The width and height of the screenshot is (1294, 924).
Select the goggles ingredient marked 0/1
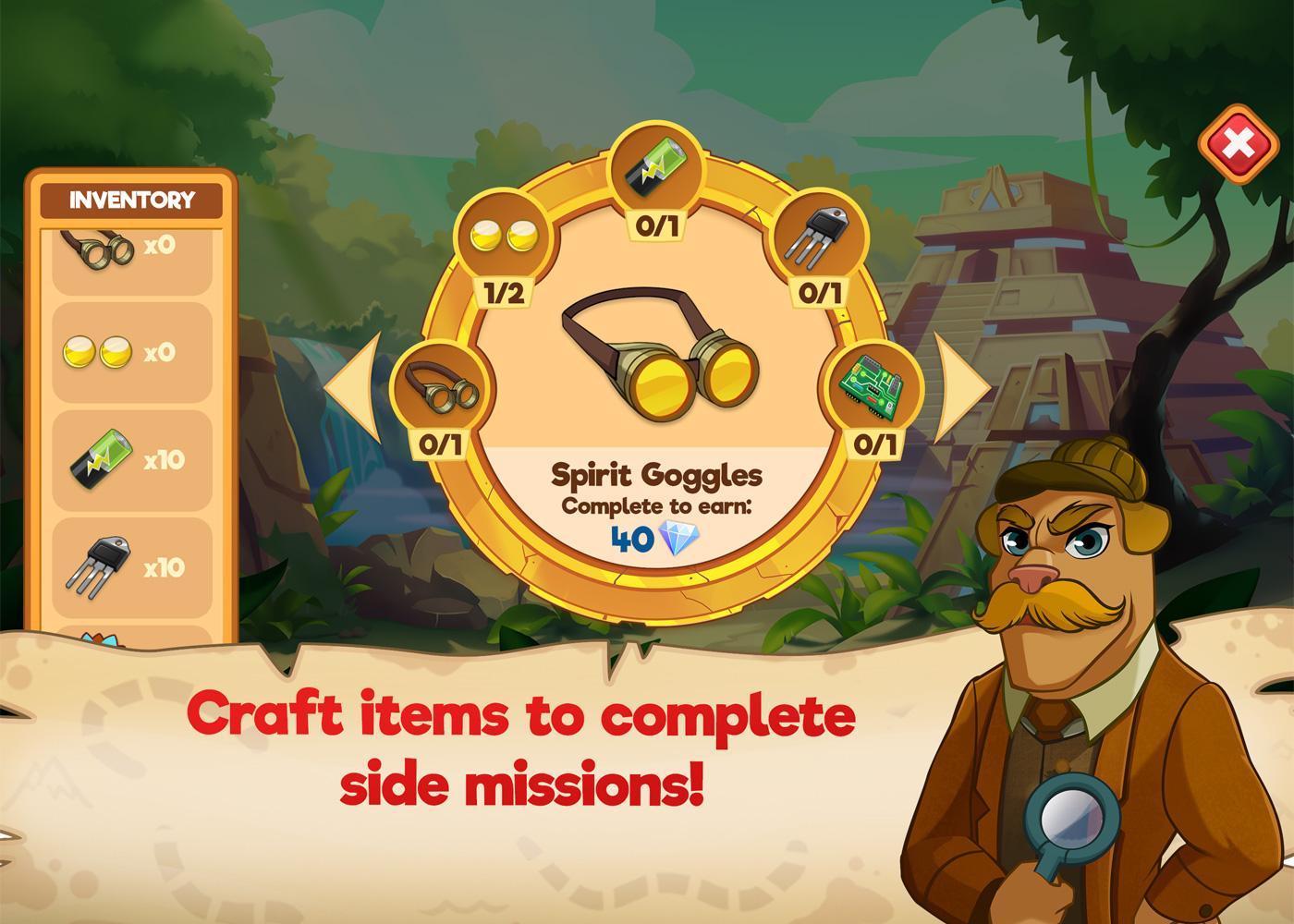[x=442, y=388]
